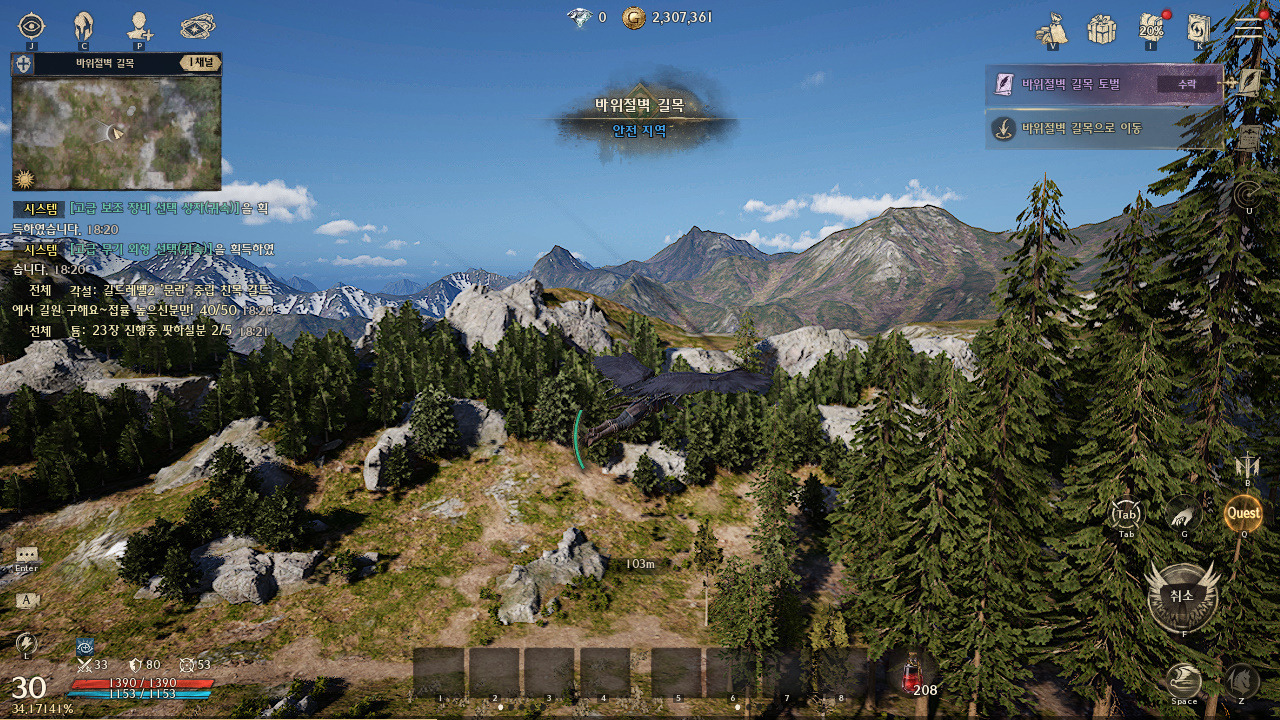This screenshot has width=1280, height=720.
Task: Cancel flight with the winged 취소 button
Action: pos(1182,596)
